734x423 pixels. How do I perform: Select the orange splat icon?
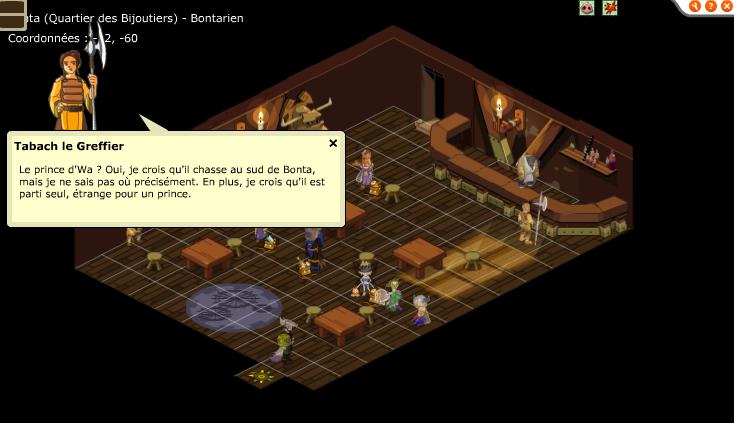[x=610, y=8]
